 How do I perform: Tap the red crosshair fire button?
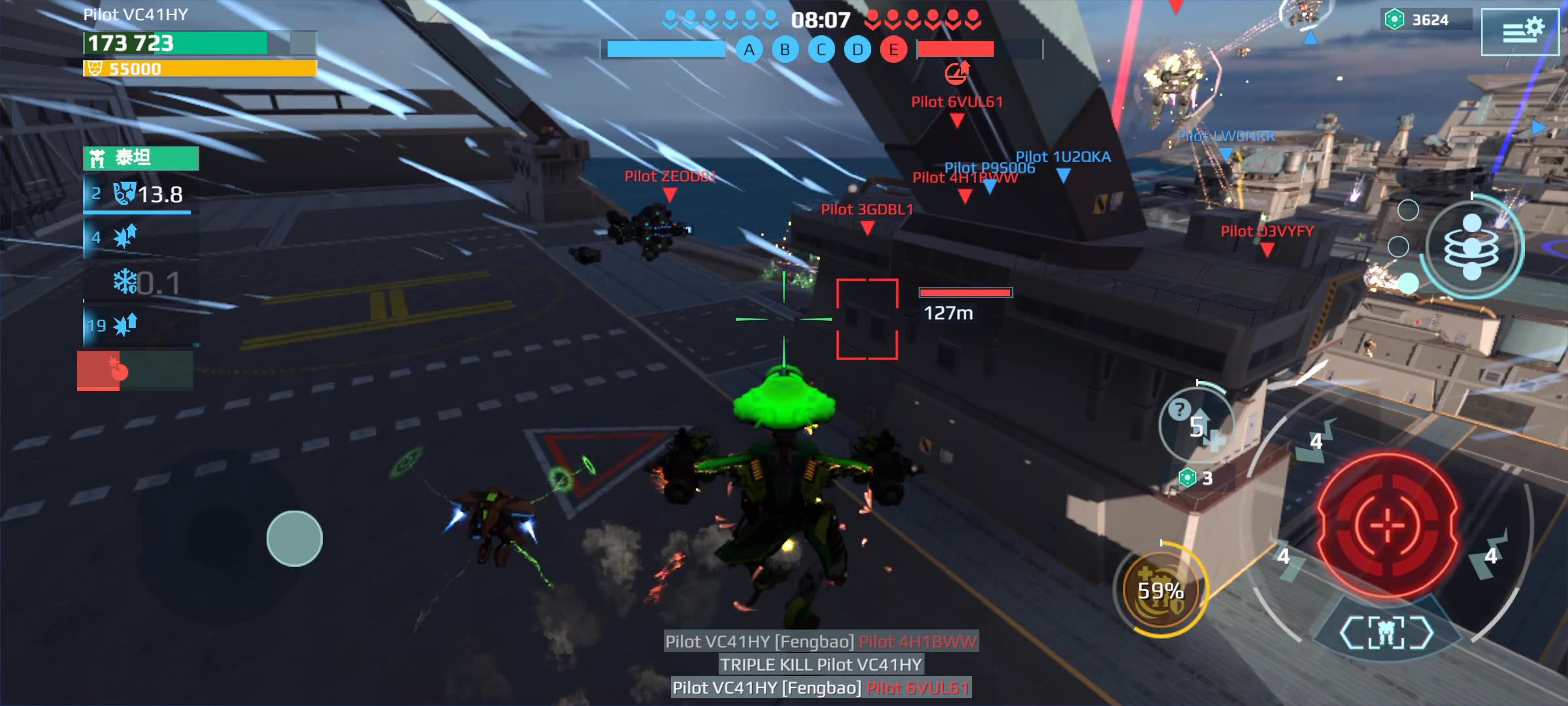1387,524
